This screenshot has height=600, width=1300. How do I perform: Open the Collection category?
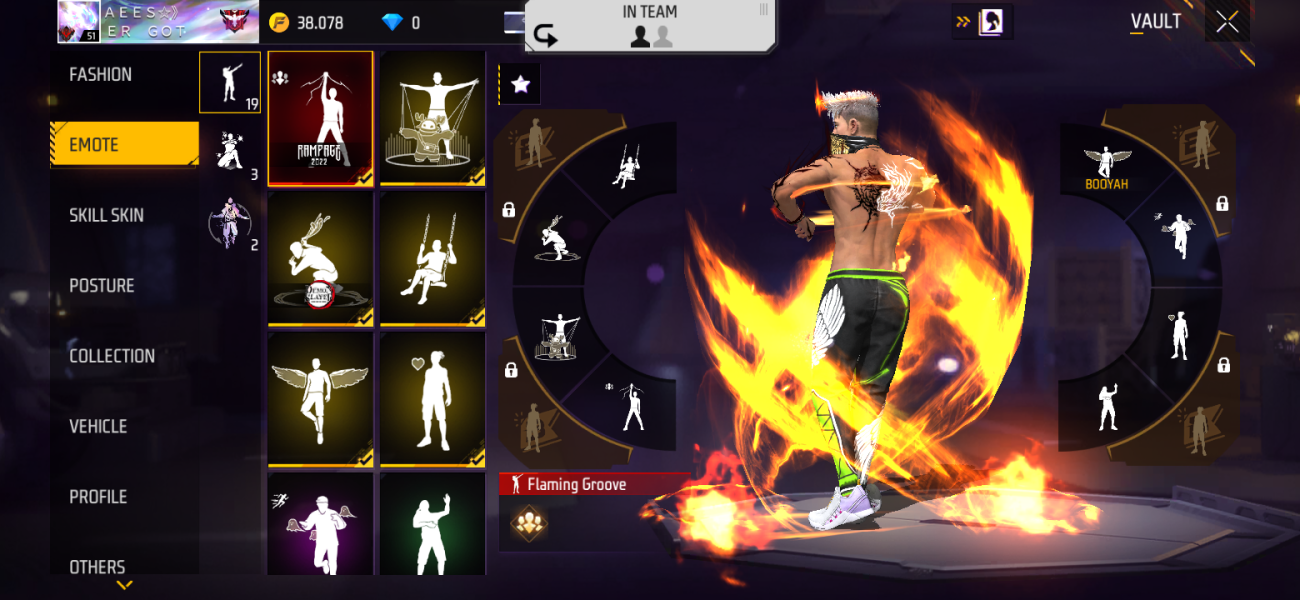coord(112,356)
